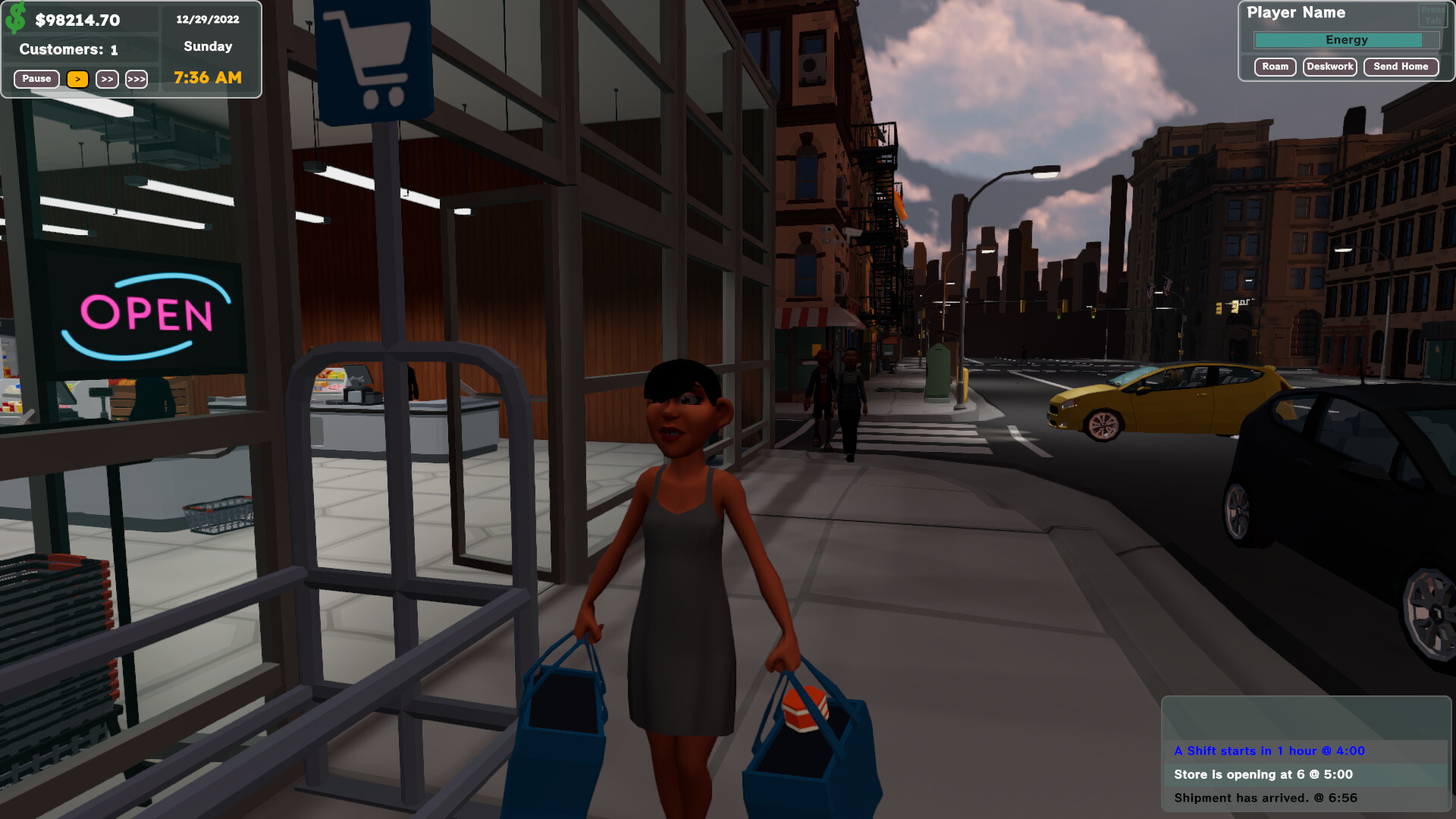The height and width of the screenshot is (819, 1456).
Task: Select the single-arrow normal speed button
Action: 77,79
